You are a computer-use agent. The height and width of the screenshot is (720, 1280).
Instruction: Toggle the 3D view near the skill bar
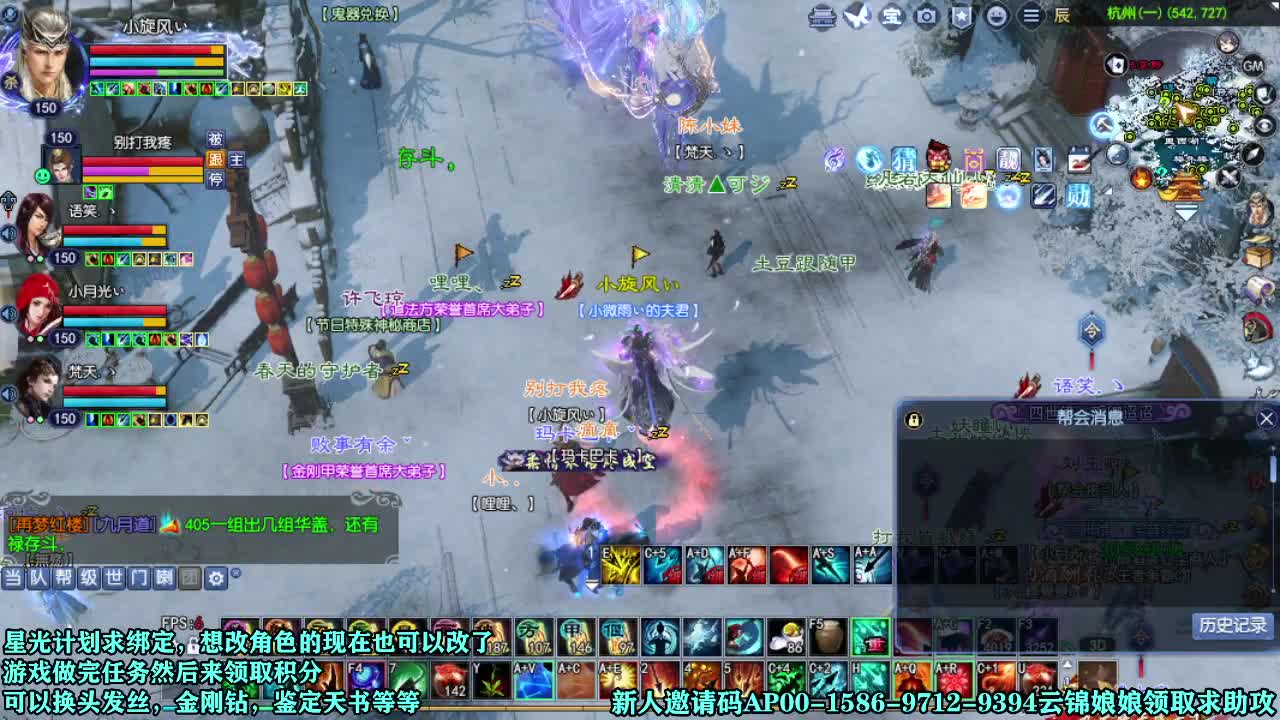click(x=1097, y=645)
